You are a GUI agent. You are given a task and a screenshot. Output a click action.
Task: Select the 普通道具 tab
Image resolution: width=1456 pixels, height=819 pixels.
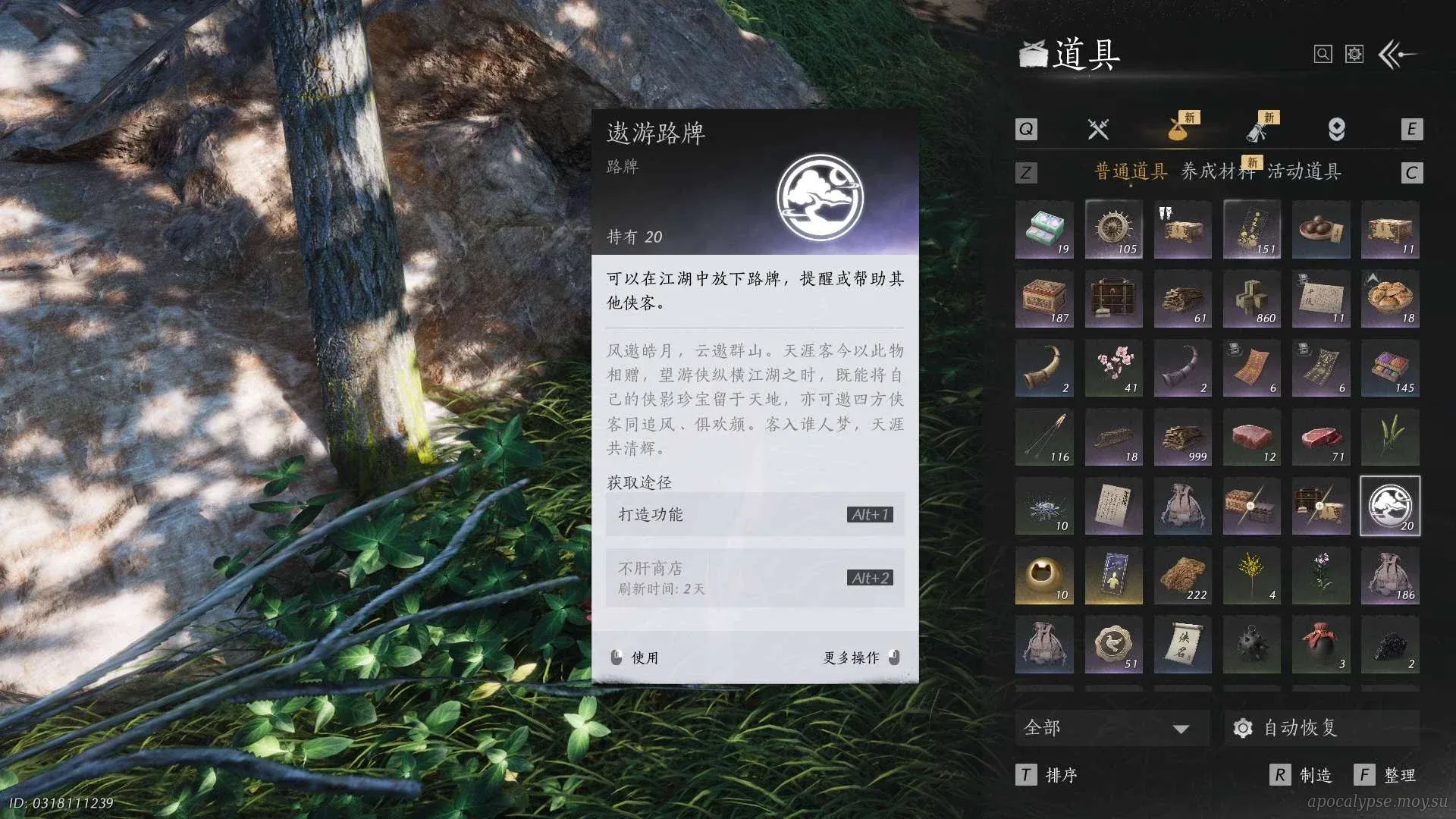tap(1131, 172)
